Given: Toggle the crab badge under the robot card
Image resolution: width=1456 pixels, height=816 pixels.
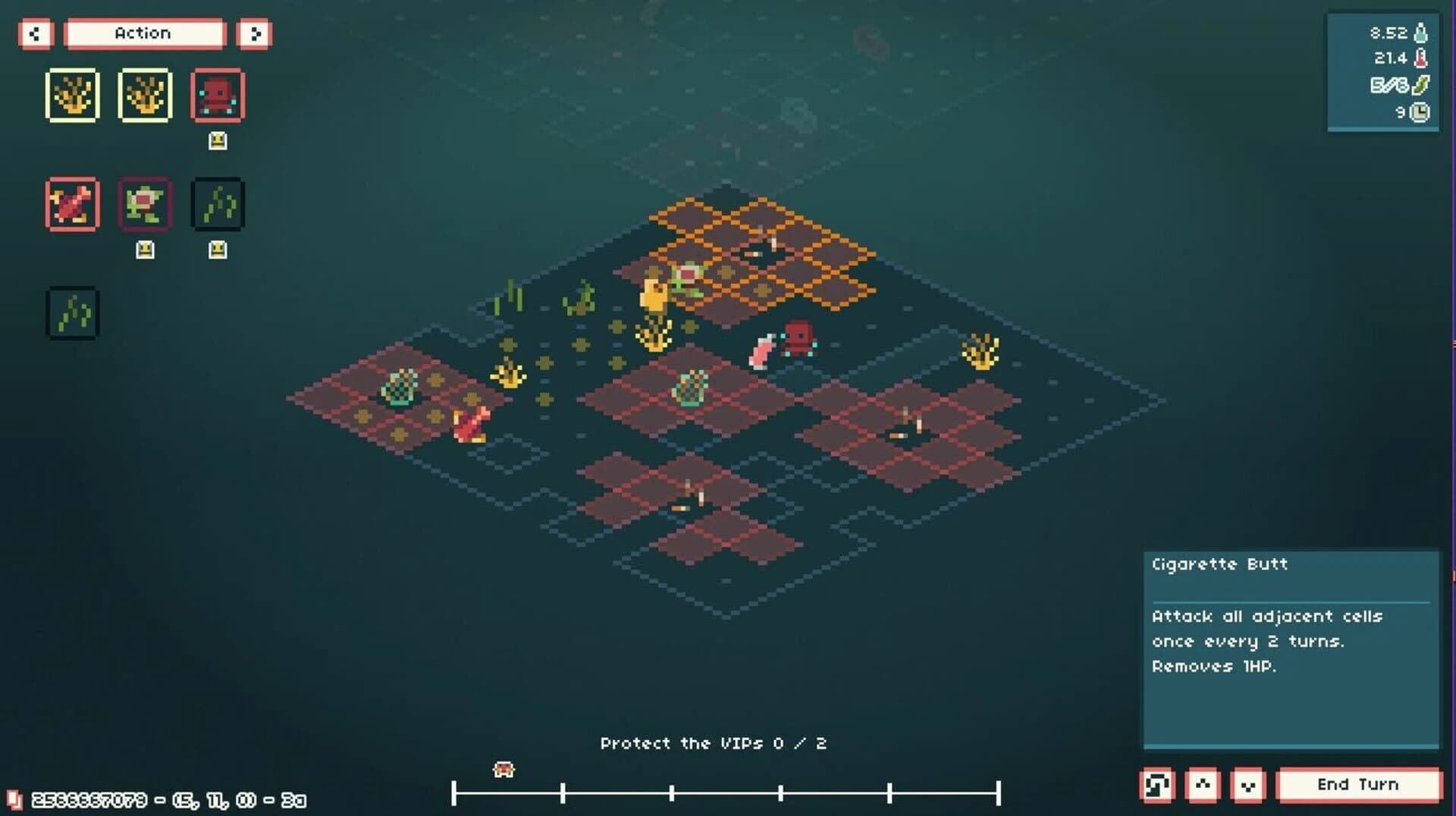Looking at the screenshot, I should click(x=219, y=139).
